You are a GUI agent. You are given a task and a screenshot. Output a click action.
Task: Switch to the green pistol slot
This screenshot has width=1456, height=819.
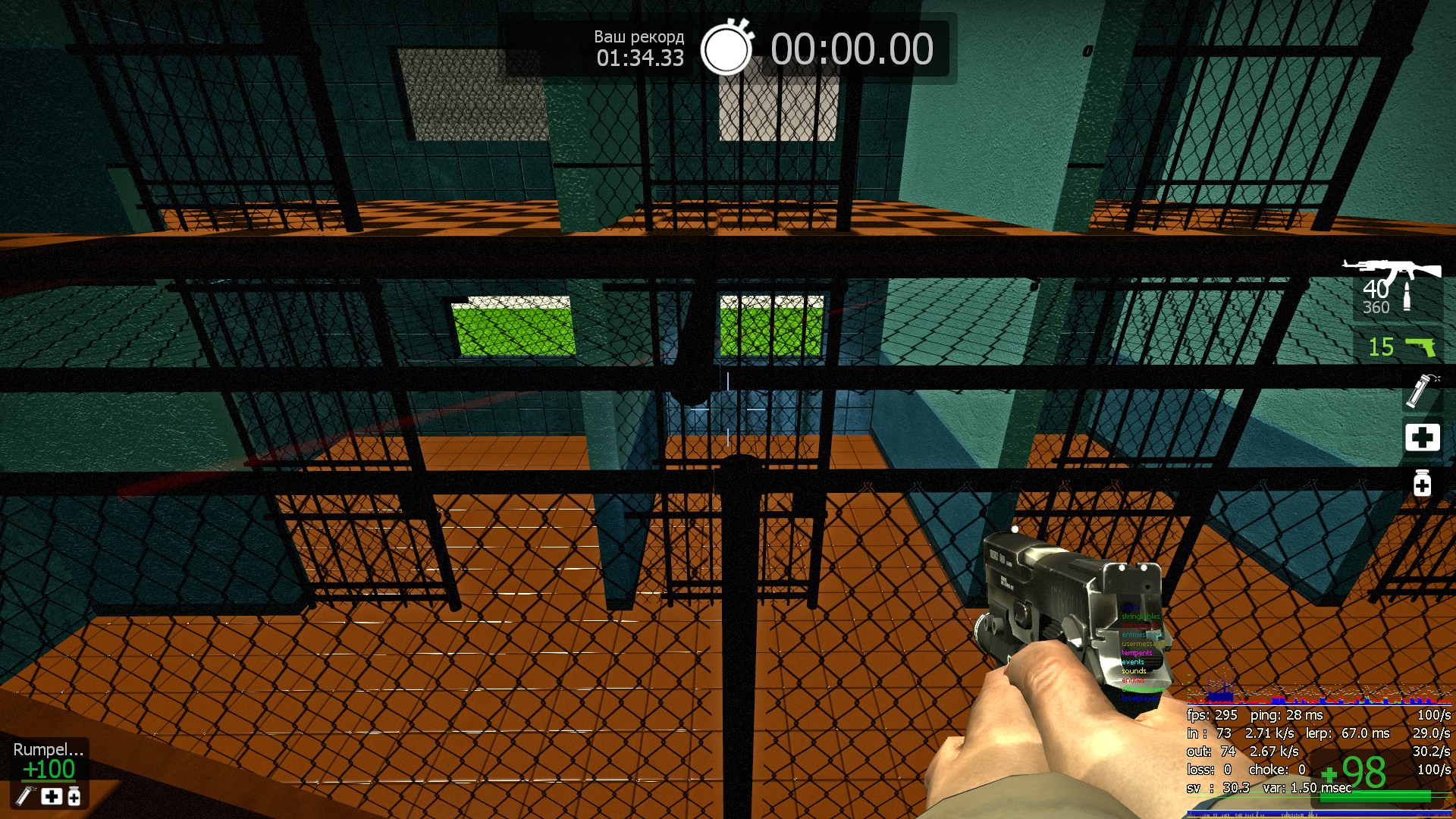click(x=1420, y=347)
